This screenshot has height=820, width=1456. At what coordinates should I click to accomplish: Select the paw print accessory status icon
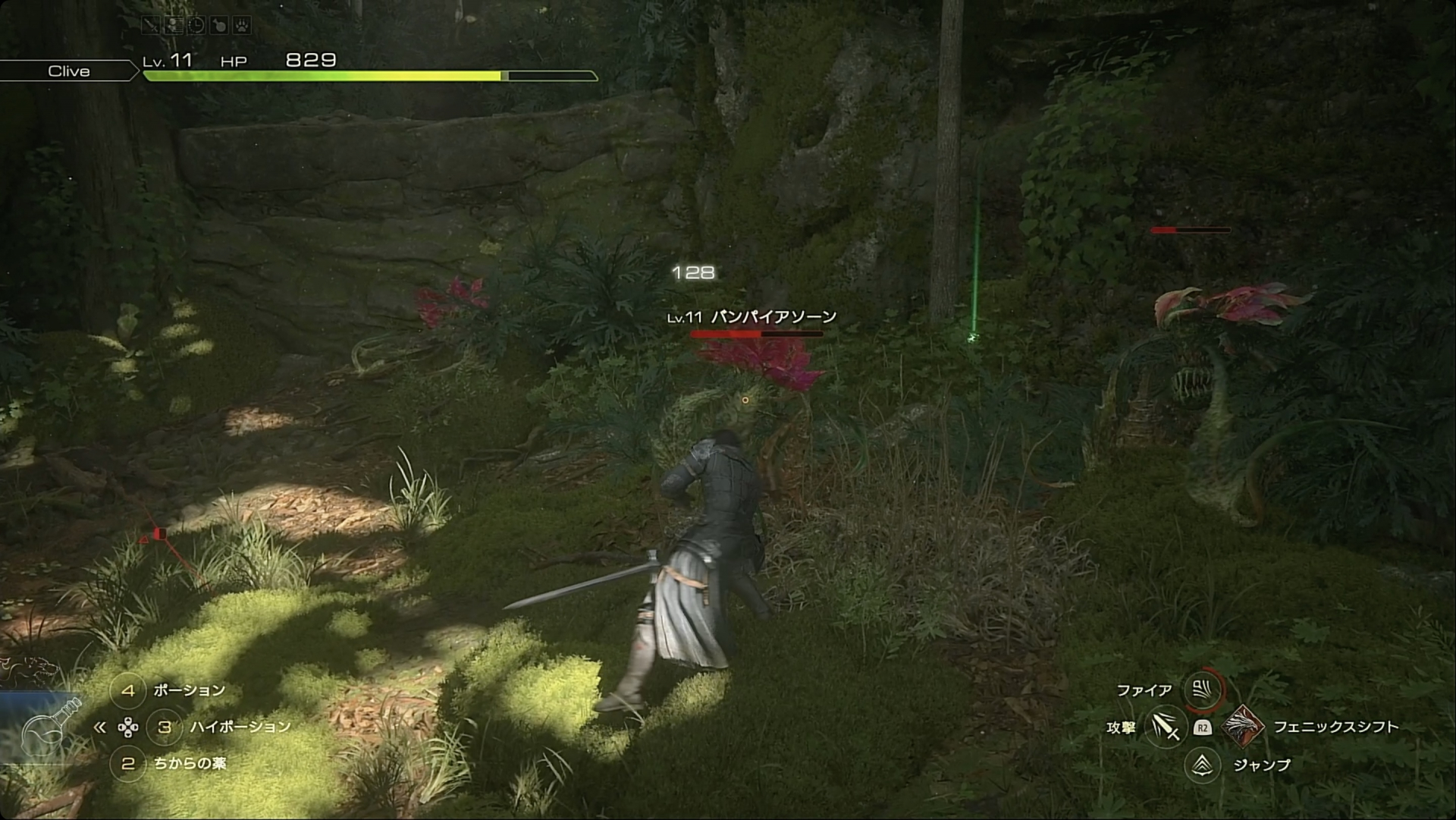click(241, 26)
